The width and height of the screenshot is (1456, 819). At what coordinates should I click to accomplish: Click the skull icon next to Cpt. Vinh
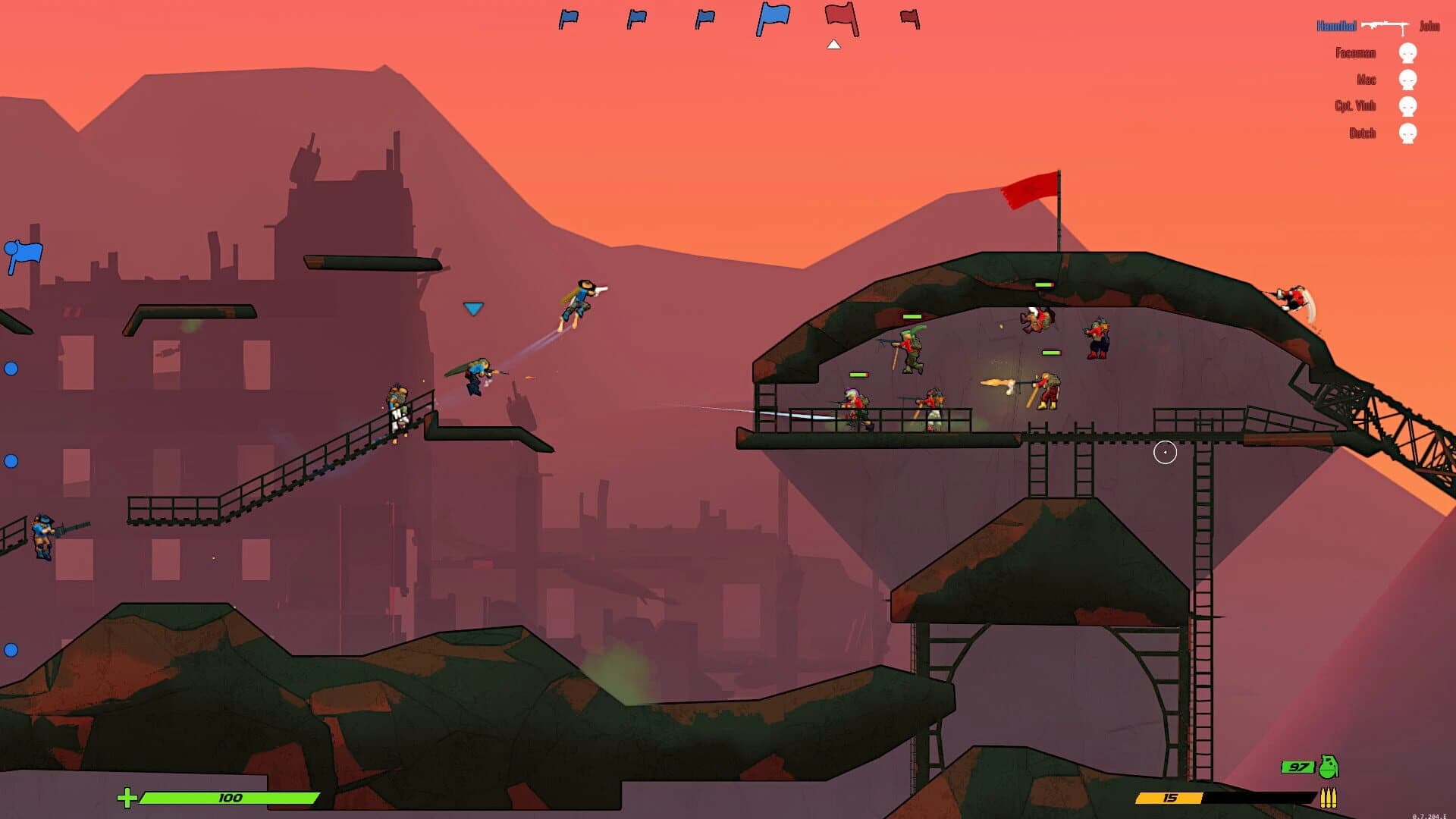(x=1409, y=106)
